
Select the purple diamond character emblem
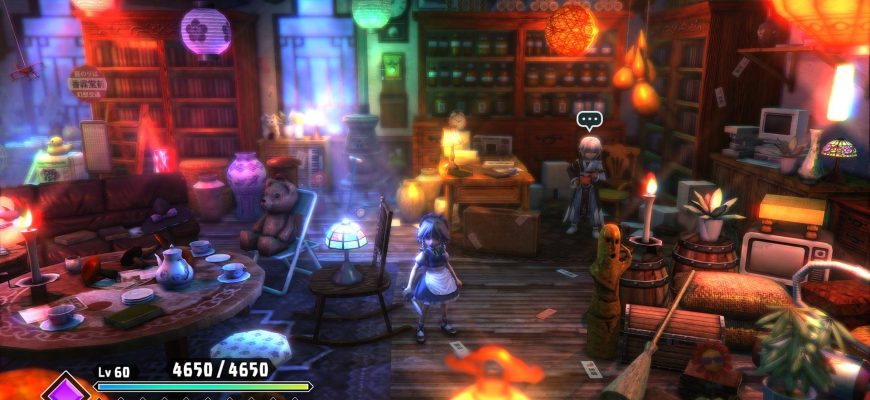tap(67, 389)
